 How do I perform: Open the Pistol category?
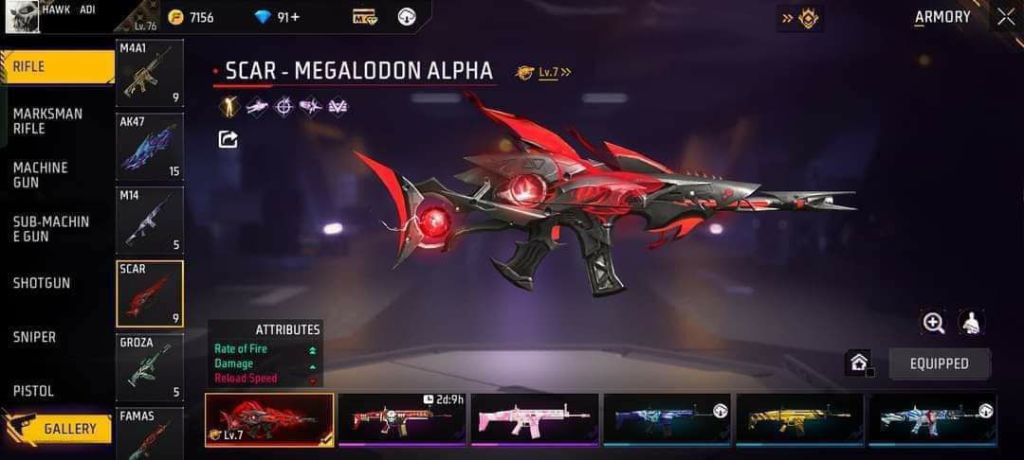pos(33,391)
